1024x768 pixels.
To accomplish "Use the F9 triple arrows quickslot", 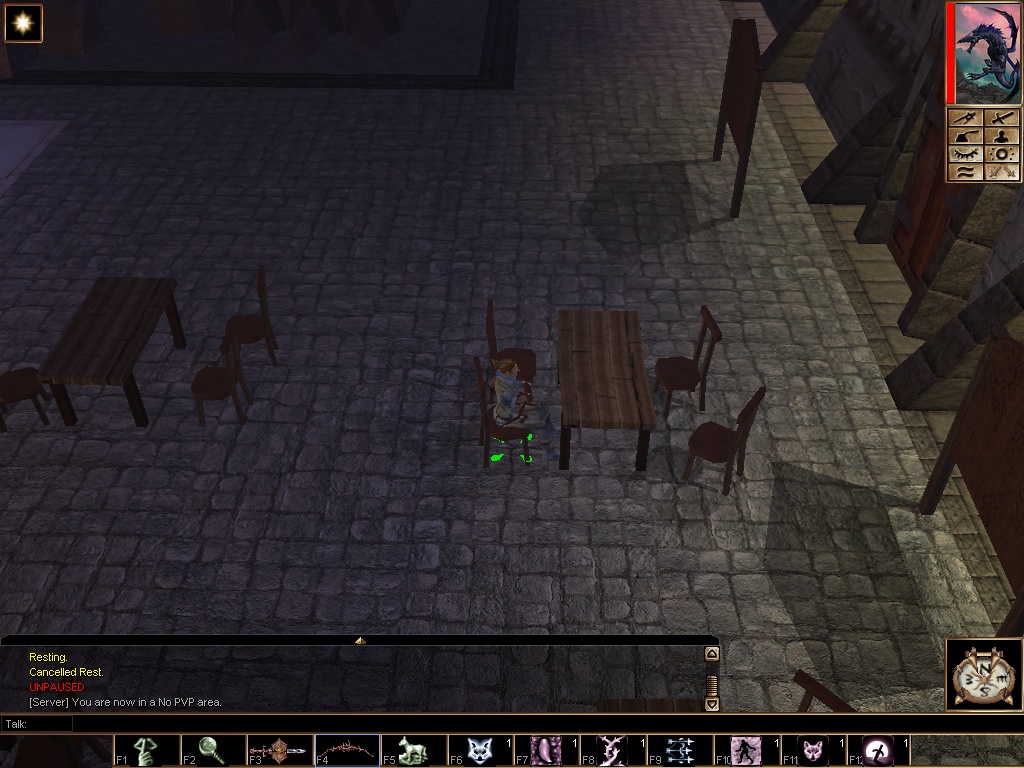I will 679,750.
